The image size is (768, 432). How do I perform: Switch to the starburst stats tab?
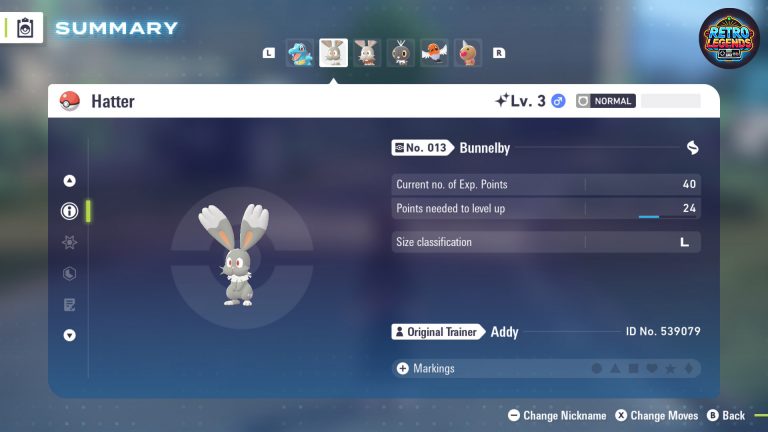point(69,242)
